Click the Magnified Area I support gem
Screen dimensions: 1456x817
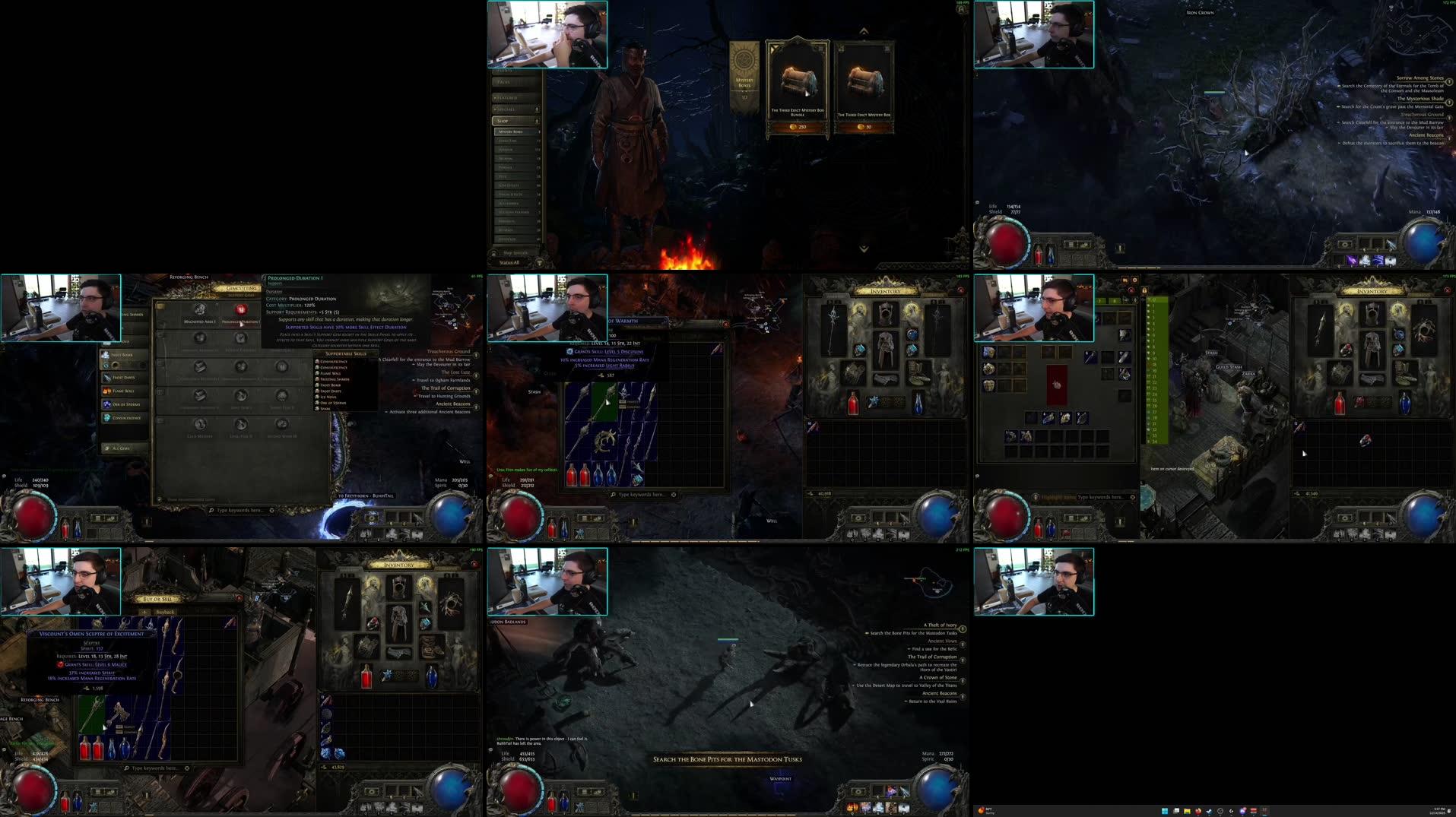coord(199,309)
